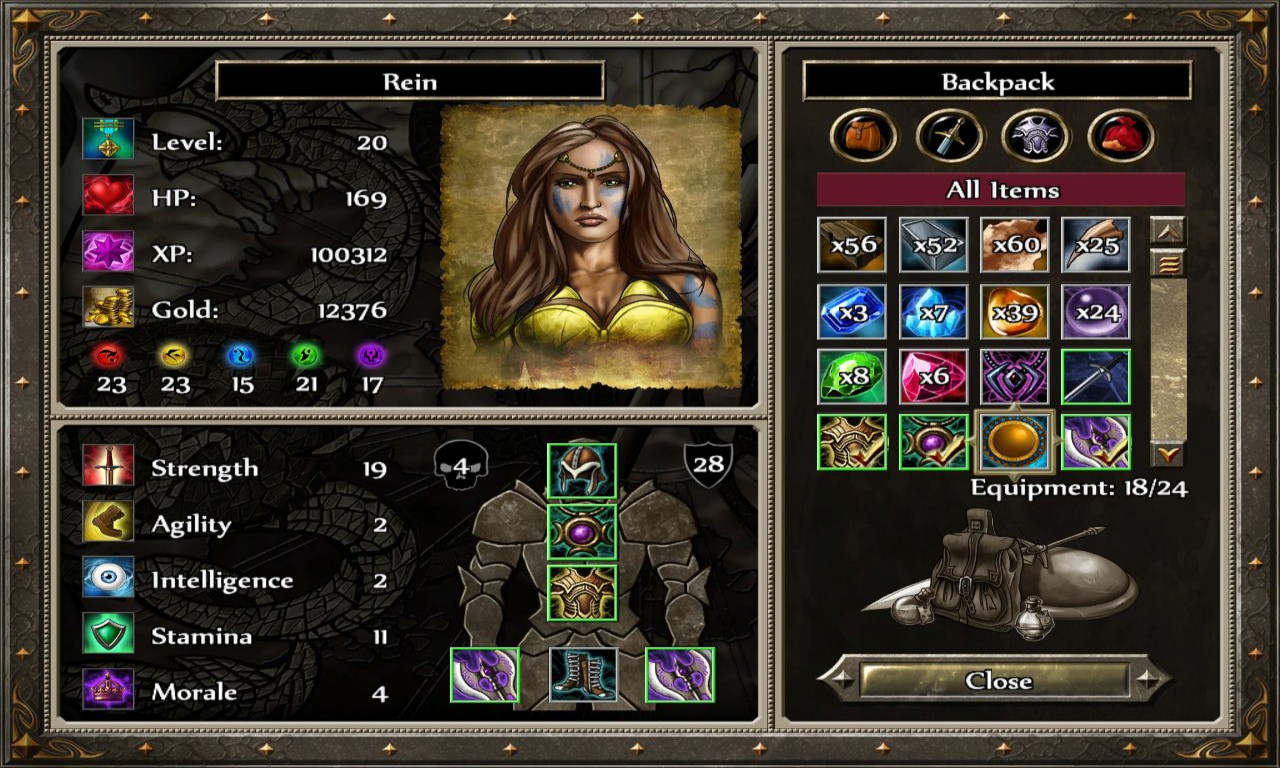Select the blue sapphire stack x3

click(x=852, y=312)
